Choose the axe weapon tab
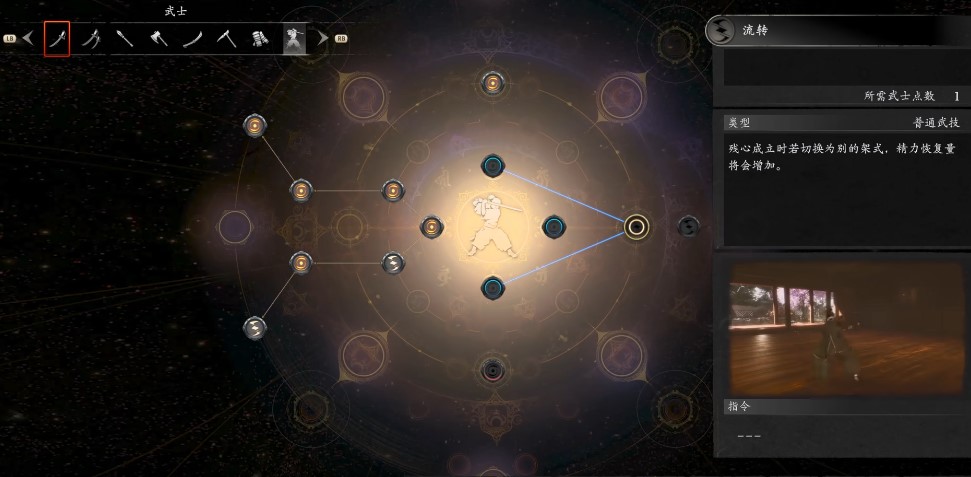This screenshot has height=477, width=971. [158, 40]
